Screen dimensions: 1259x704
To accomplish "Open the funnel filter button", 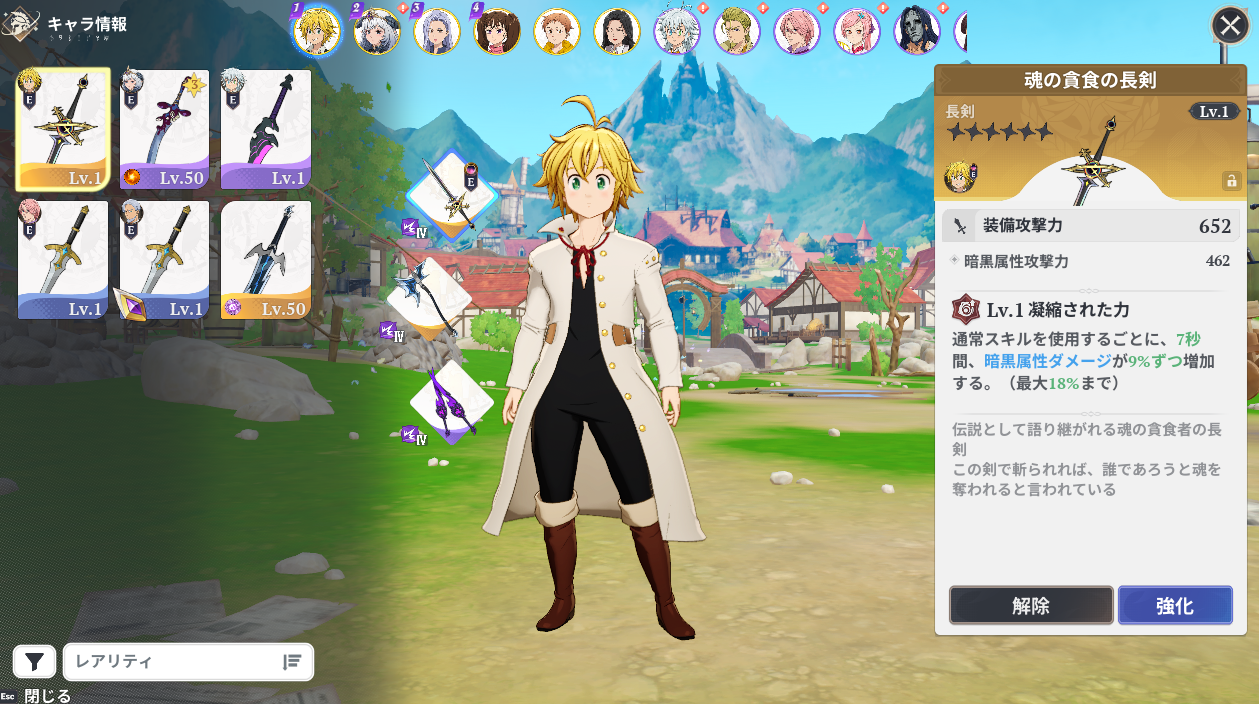I will (x=34, y=661).
